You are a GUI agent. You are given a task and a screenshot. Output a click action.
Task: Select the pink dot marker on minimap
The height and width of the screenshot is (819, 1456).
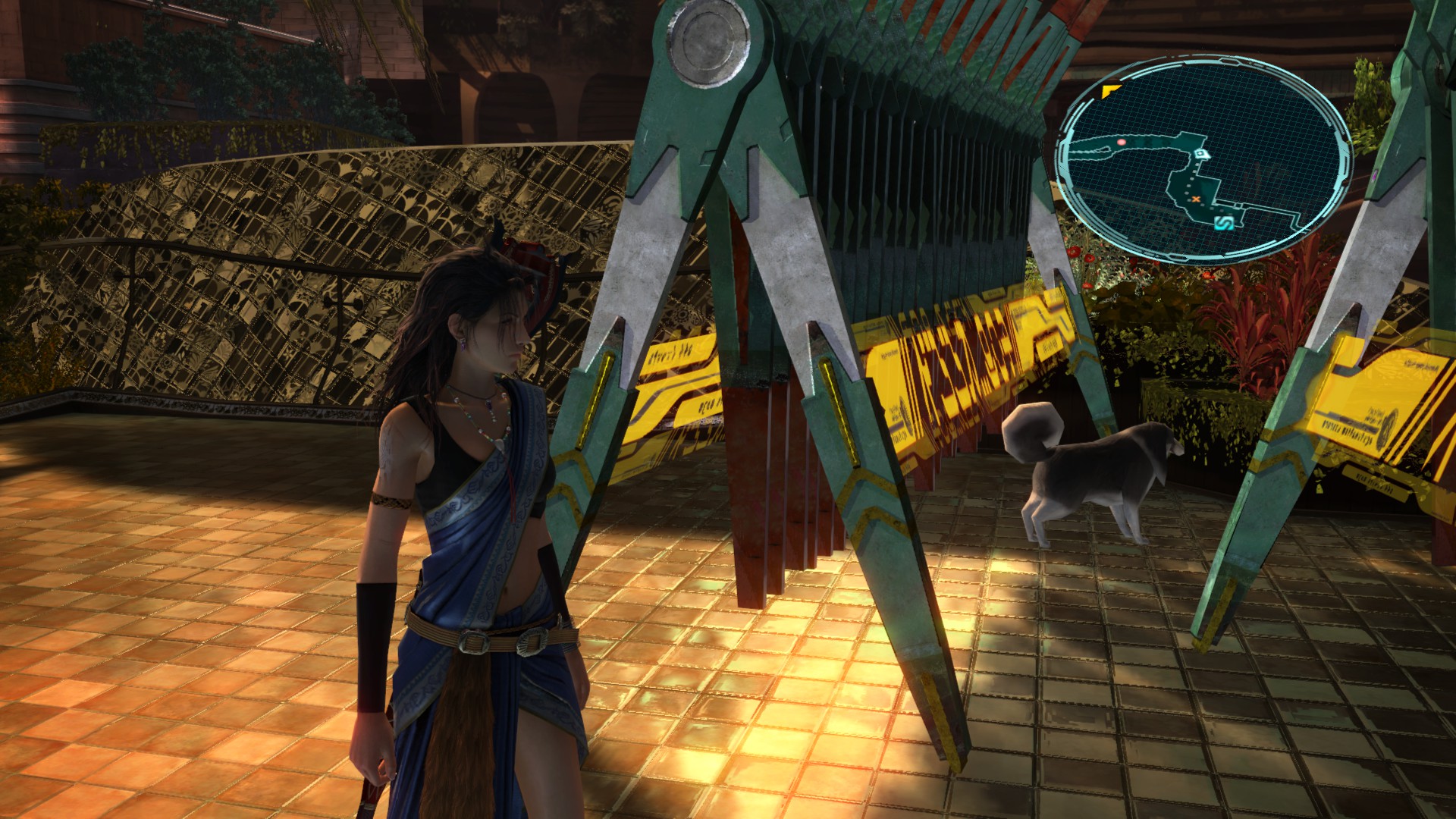coord(1121,142)
